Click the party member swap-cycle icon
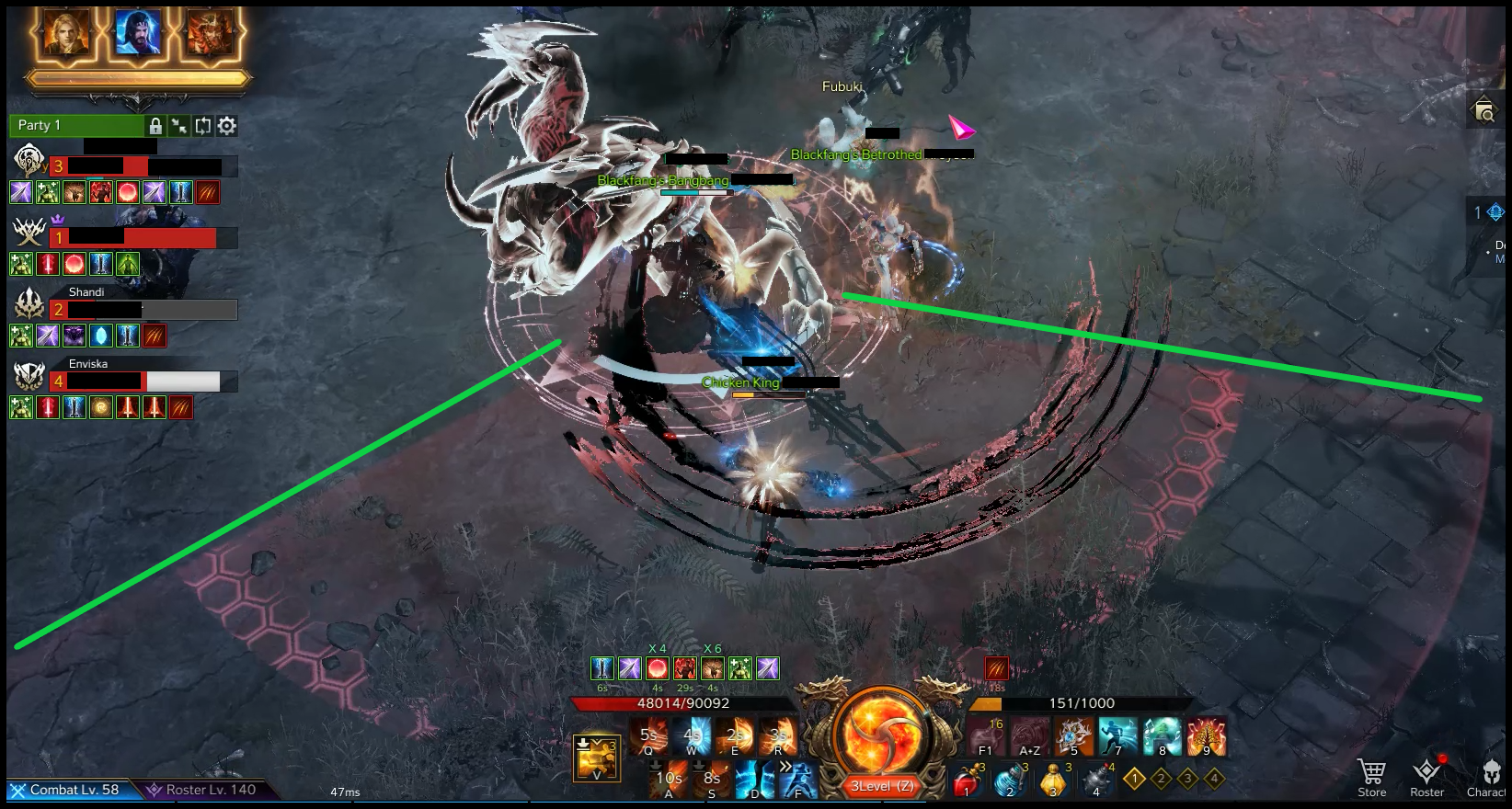Image resolution: width=1512 pixels, height=809 pixels. 203,126
